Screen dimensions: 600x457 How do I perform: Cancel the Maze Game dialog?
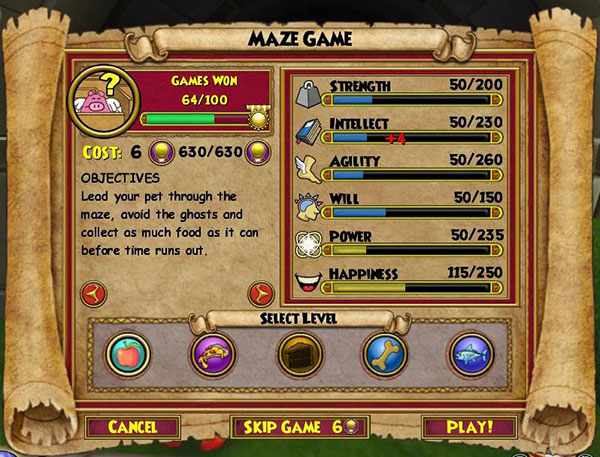(132, 427)
